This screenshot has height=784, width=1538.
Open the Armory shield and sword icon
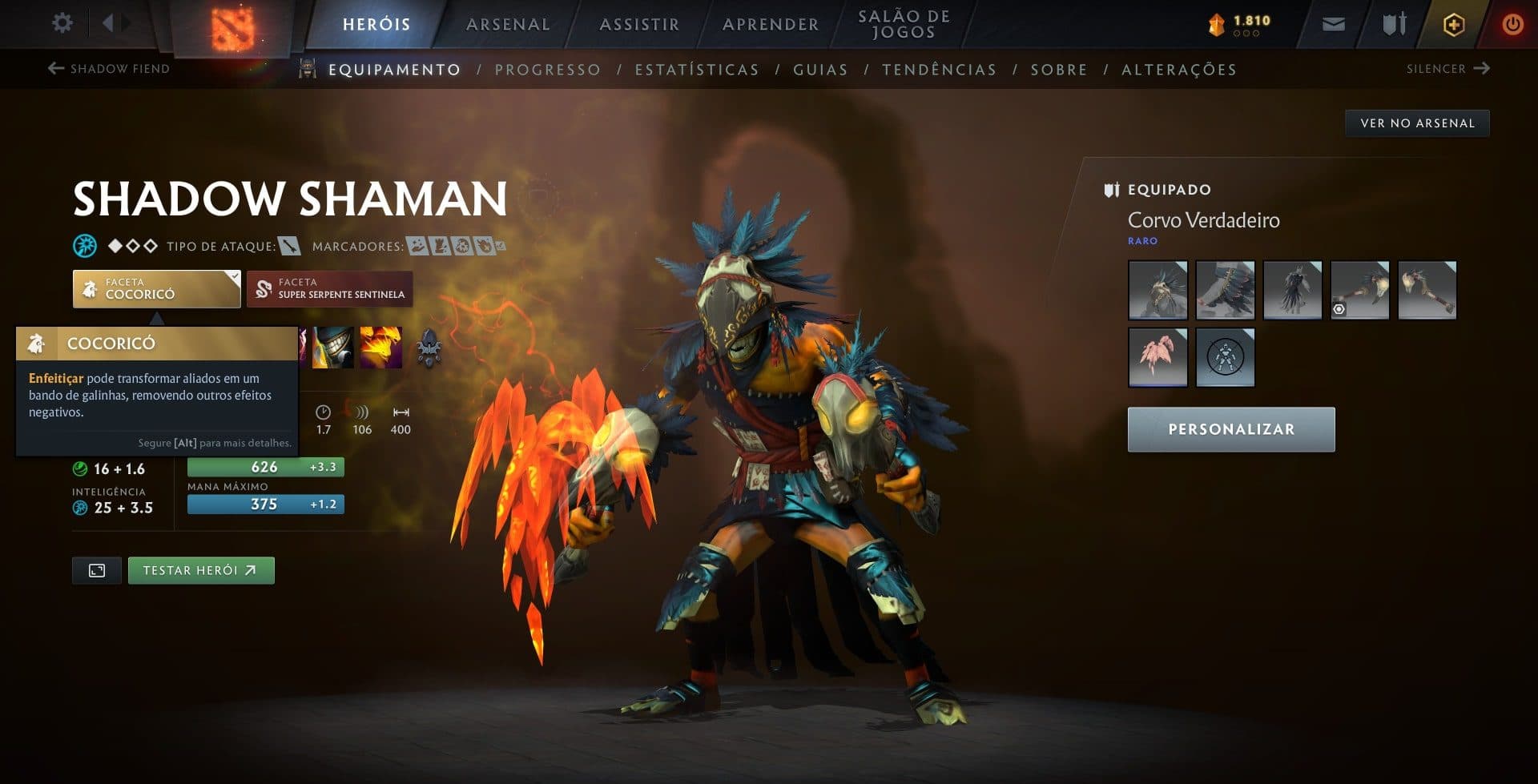[1394, 24]
